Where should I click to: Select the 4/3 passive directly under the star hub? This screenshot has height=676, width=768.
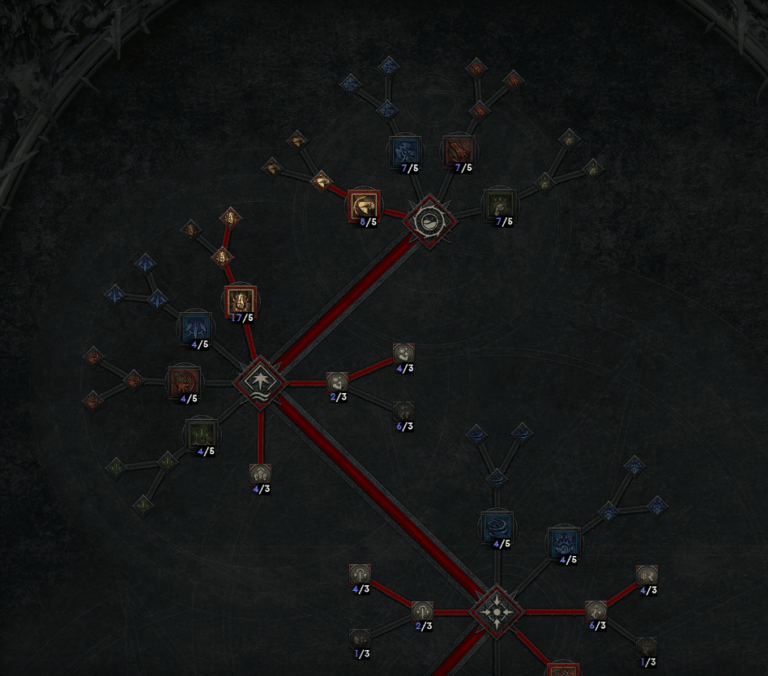(x=260, y=473)
